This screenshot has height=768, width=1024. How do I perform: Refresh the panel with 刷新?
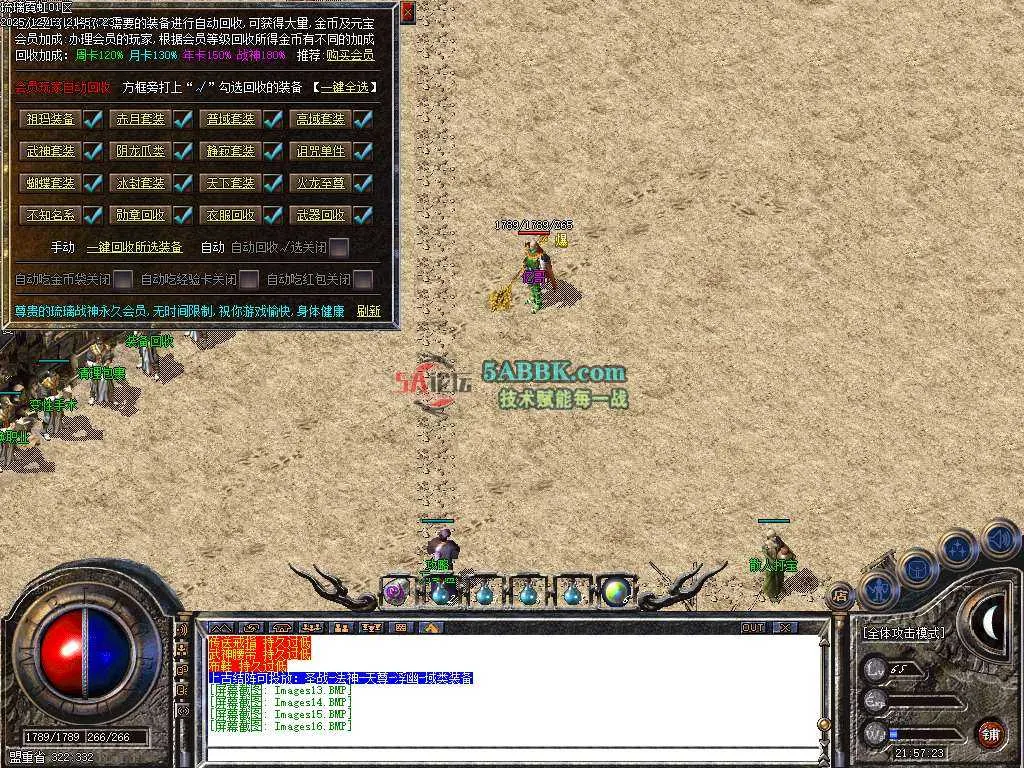click(368, 311)
